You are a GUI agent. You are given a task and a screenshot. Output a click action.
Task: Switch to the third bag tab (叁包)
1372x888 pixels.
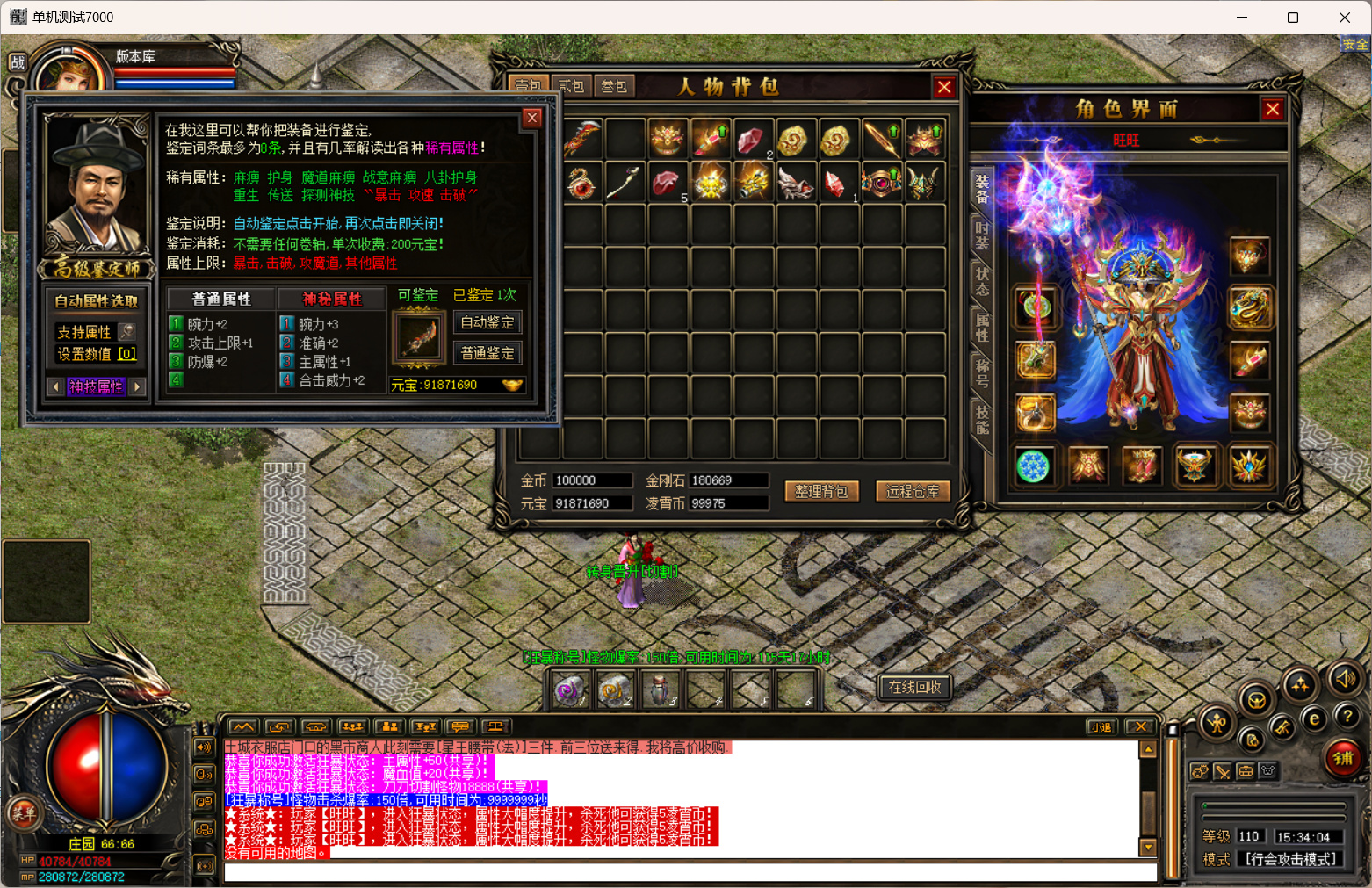(614, 86)
